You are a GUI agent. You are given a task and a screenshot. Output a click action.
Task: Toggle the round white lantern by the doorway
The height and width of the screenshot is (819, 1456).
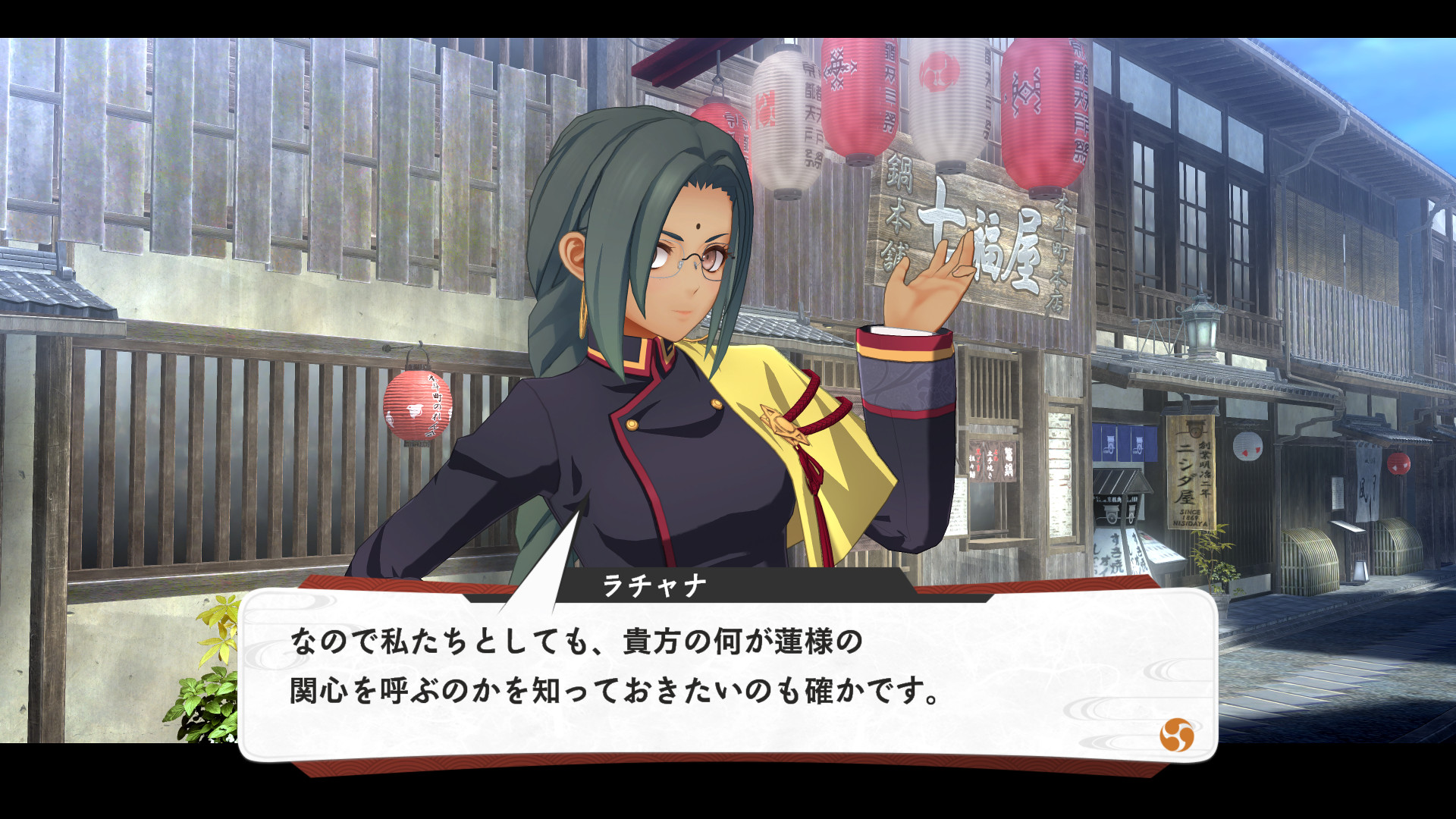click(x=1248, y=447)
